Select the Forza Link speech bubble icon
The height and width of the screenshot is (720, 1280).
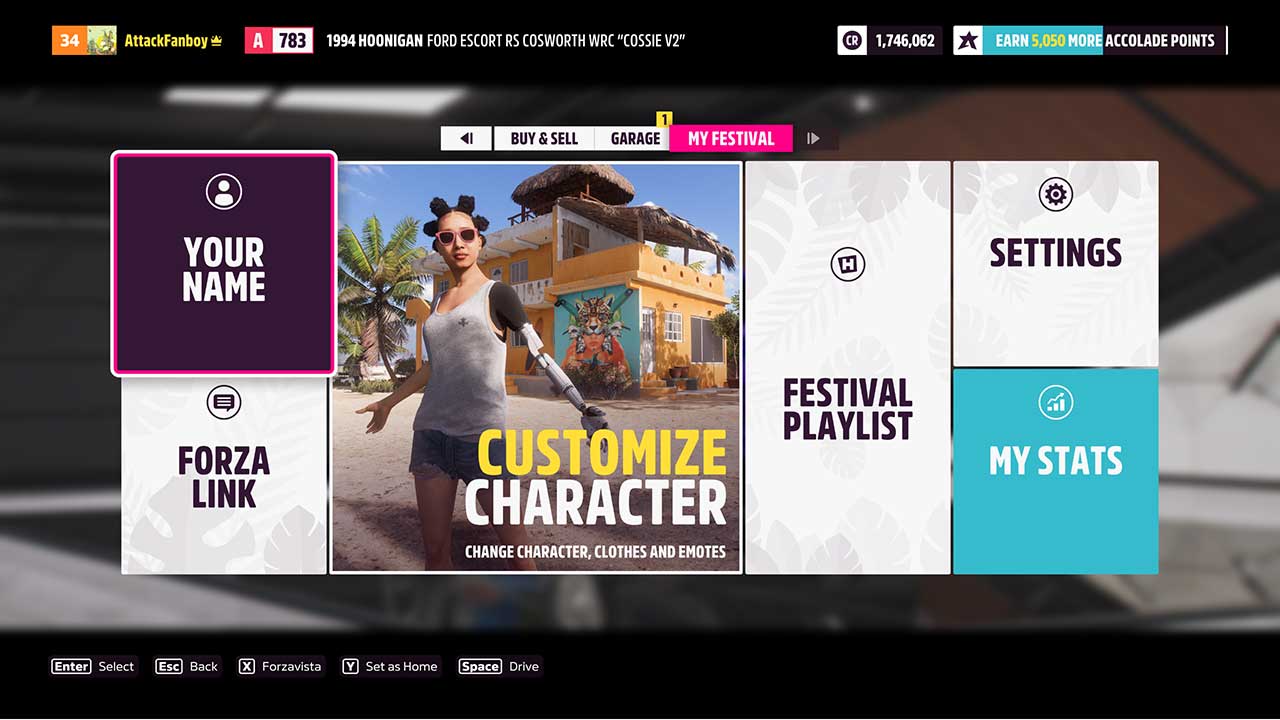(x=223, y=403)
